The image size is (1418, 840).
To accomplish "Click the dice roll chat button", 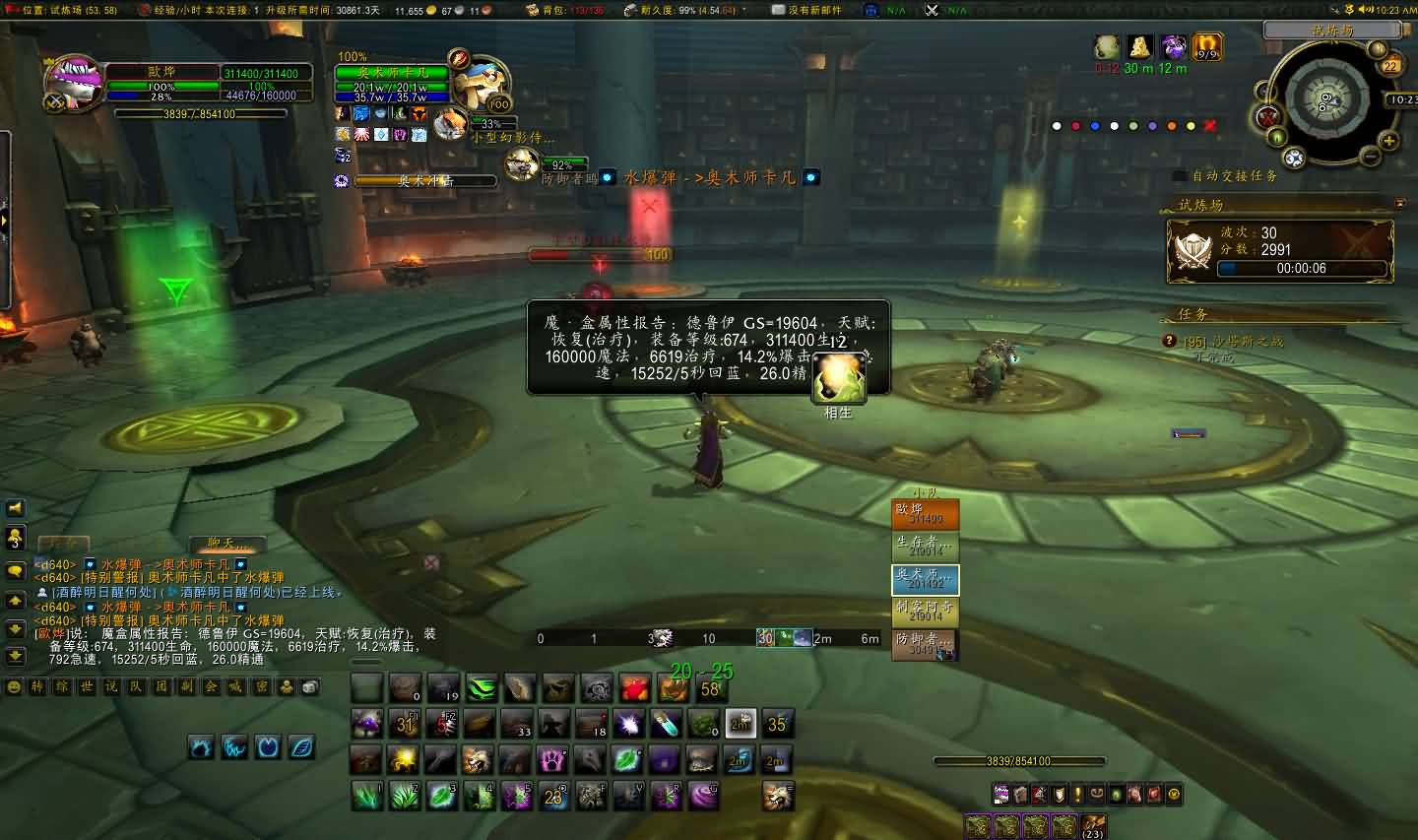I will pyautogui.click(x=310, y=686).
